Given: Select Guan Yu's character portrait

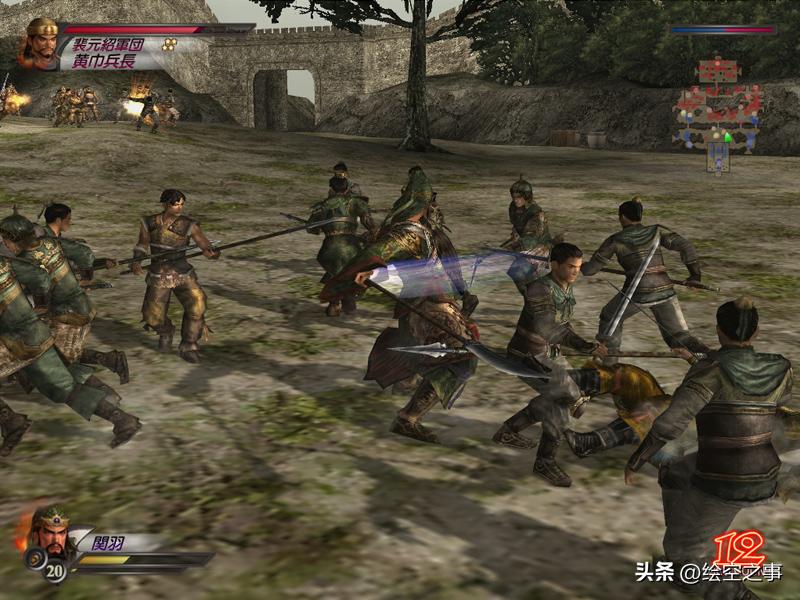Looking at the screenshot, I should [x=49, y=530].
